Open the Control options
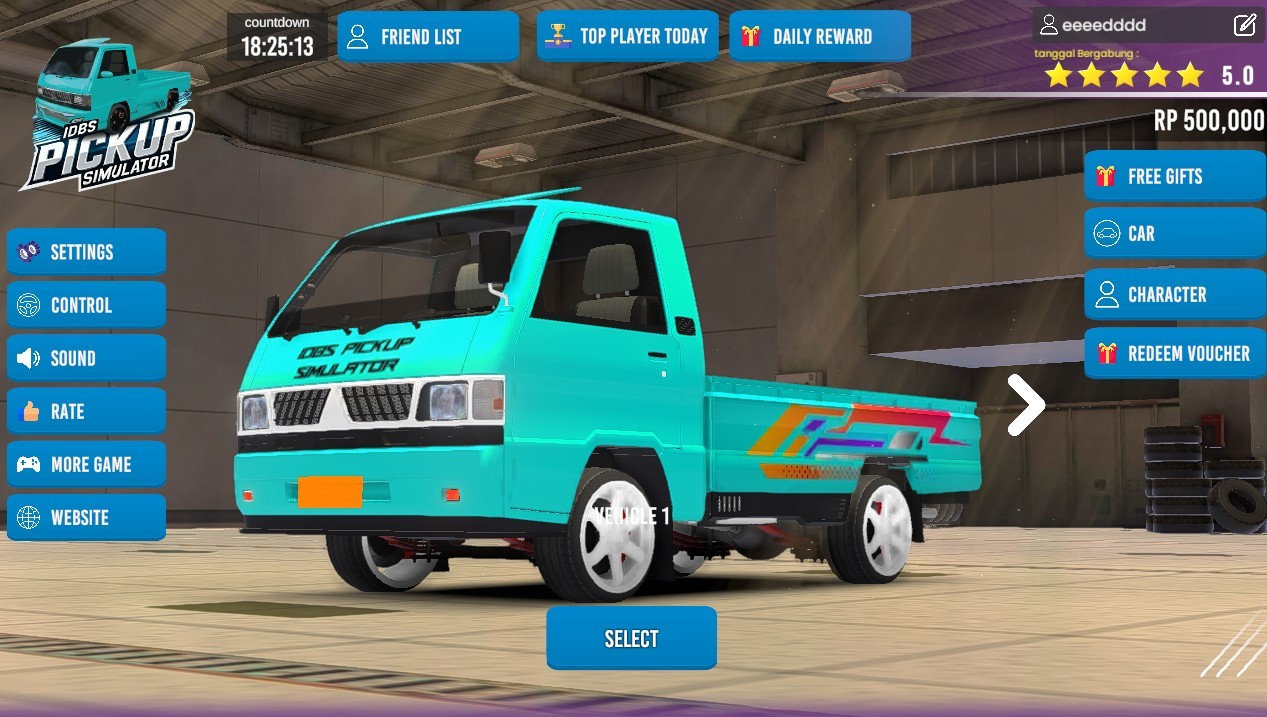This screenshot has height=717, width=1267. click(86, 305)
